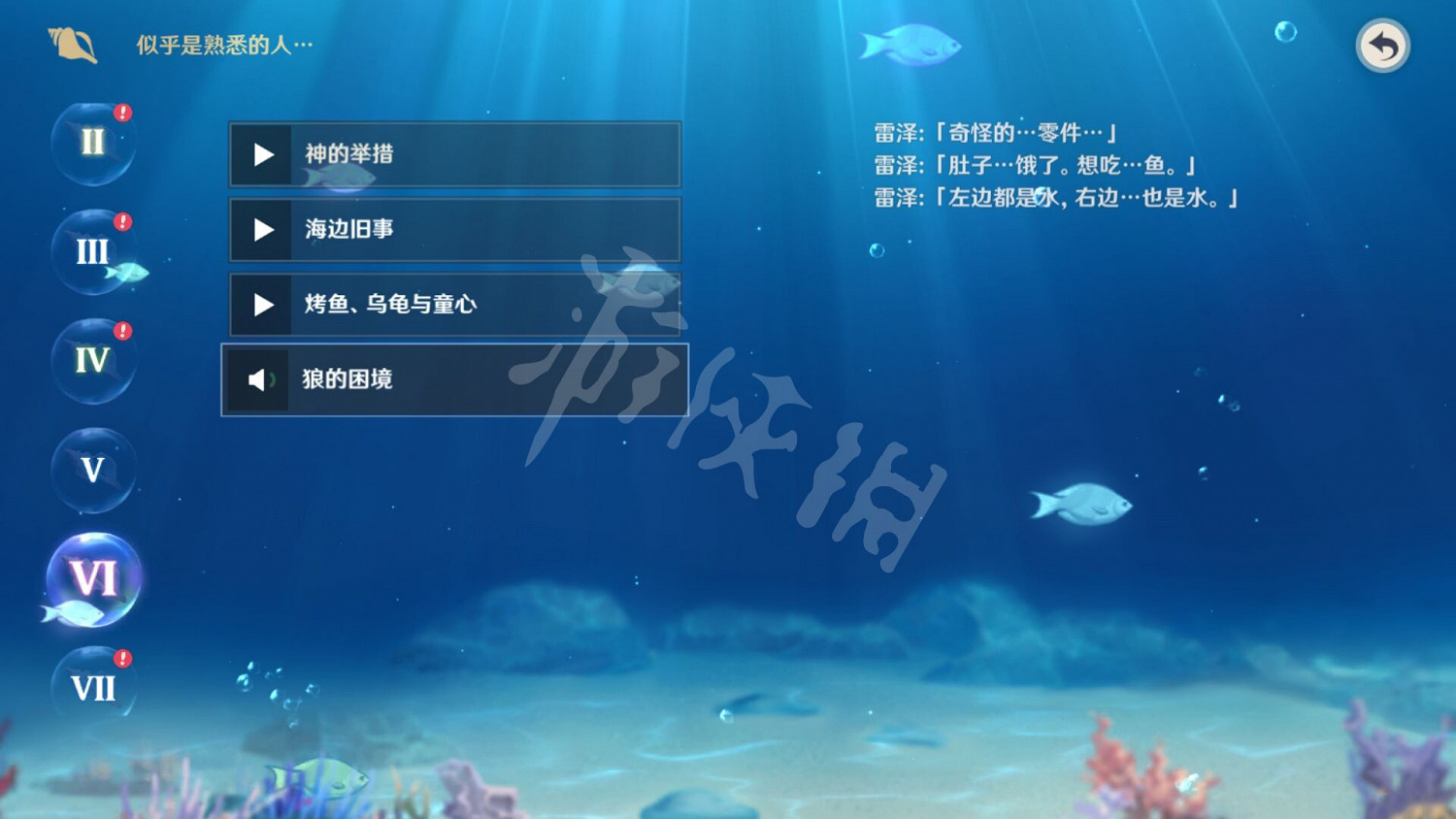The width and height of the screenshot is (1456, 819).
Task: Open chapter bubble V
Action: [92, 471]
